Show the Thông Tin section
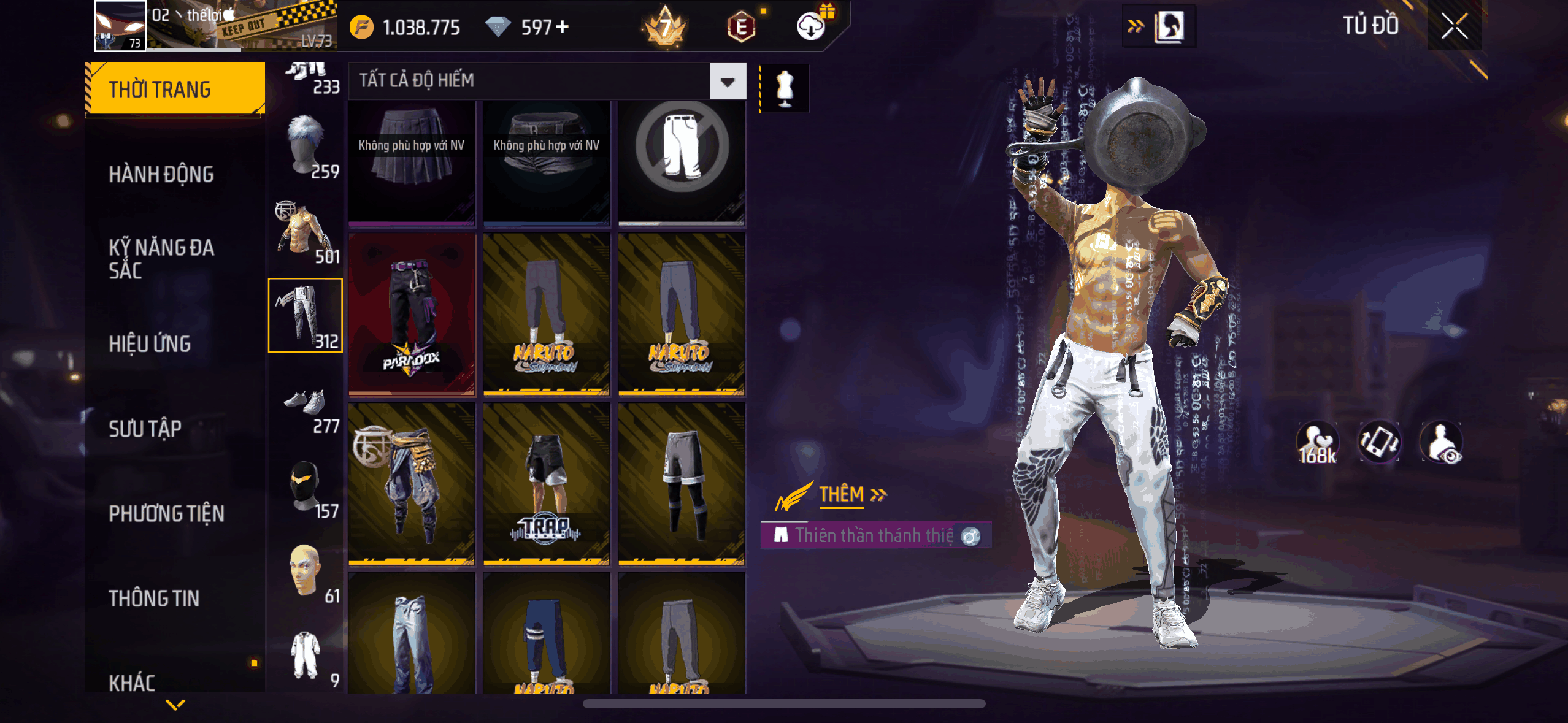1568x723 pixels. (154, 599)
